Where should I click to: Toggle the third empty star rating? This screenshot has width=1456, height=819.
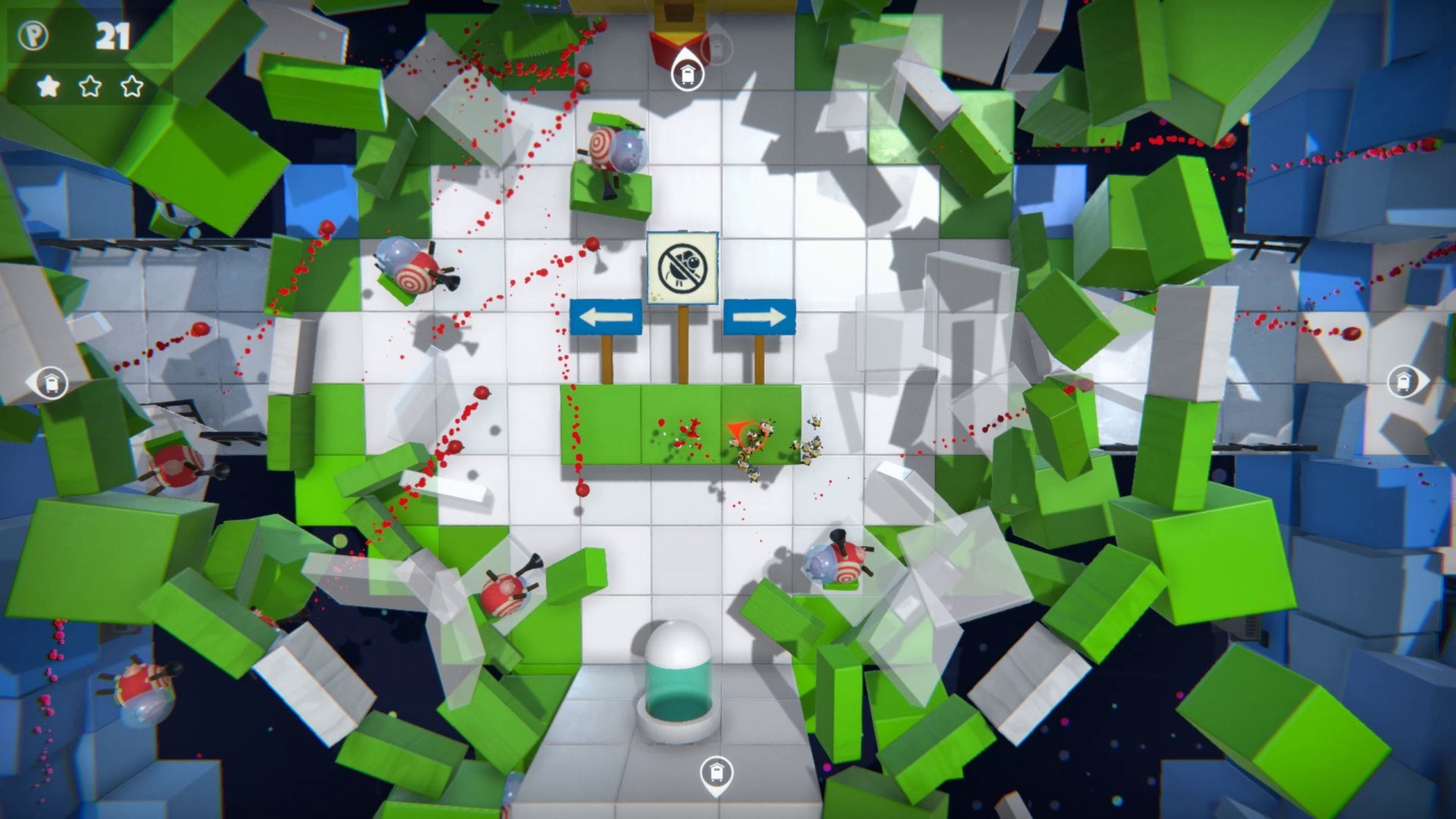click(130, 86)
